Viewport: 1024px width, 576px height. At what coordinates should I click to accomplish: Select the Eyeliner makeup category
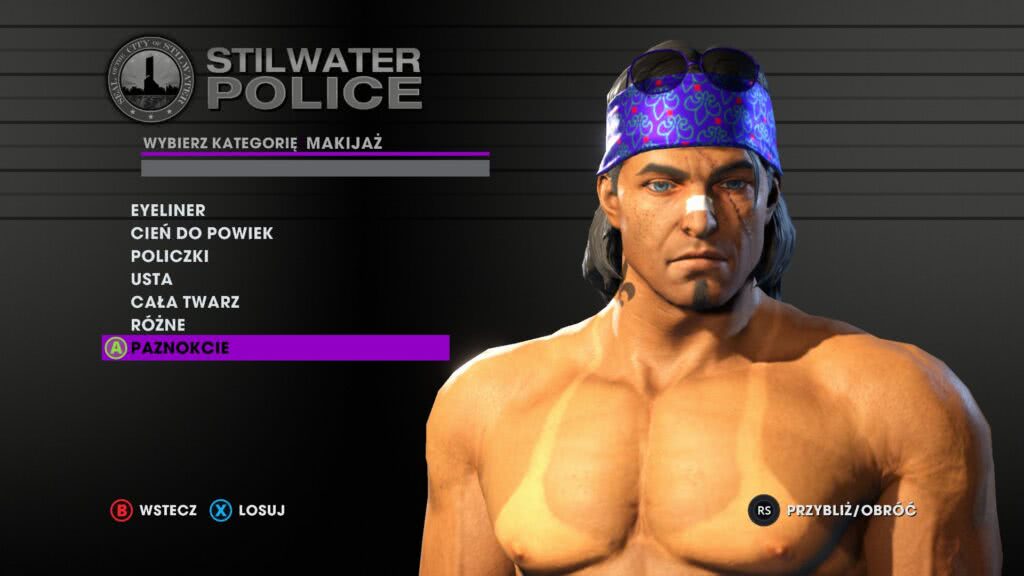click(x=168, y=210)
